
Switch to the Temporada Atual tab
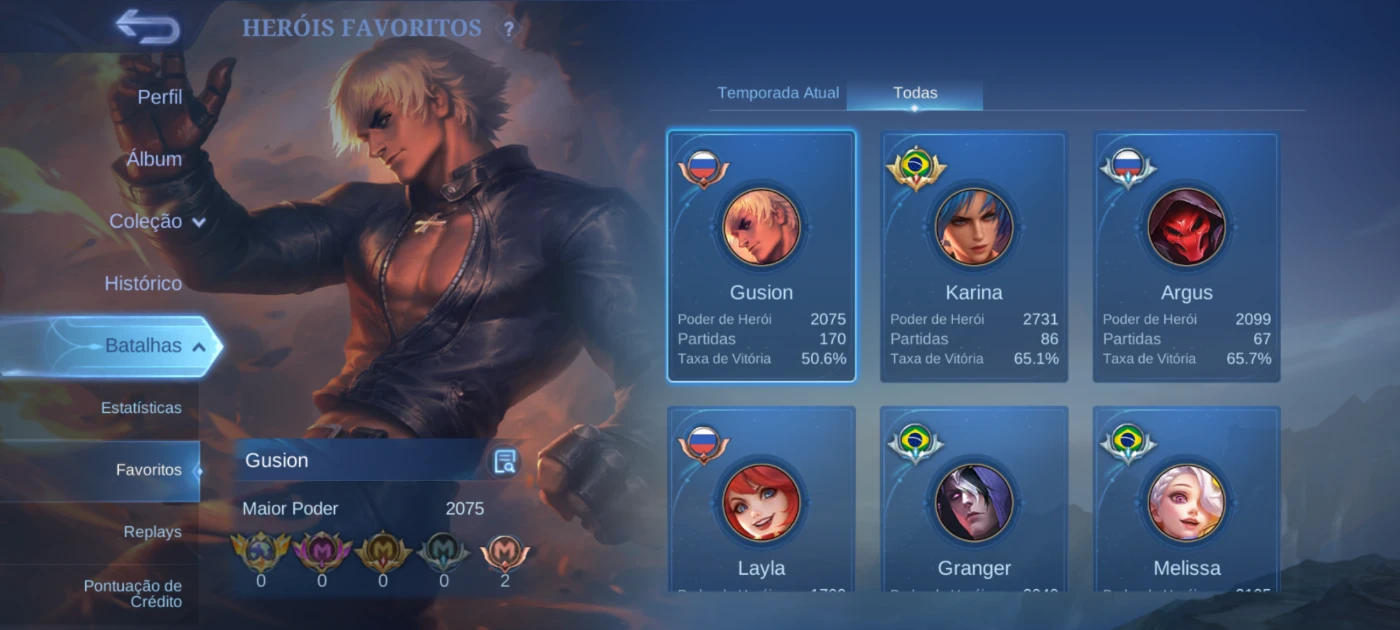pyautogui.click(x=778, y=93)
